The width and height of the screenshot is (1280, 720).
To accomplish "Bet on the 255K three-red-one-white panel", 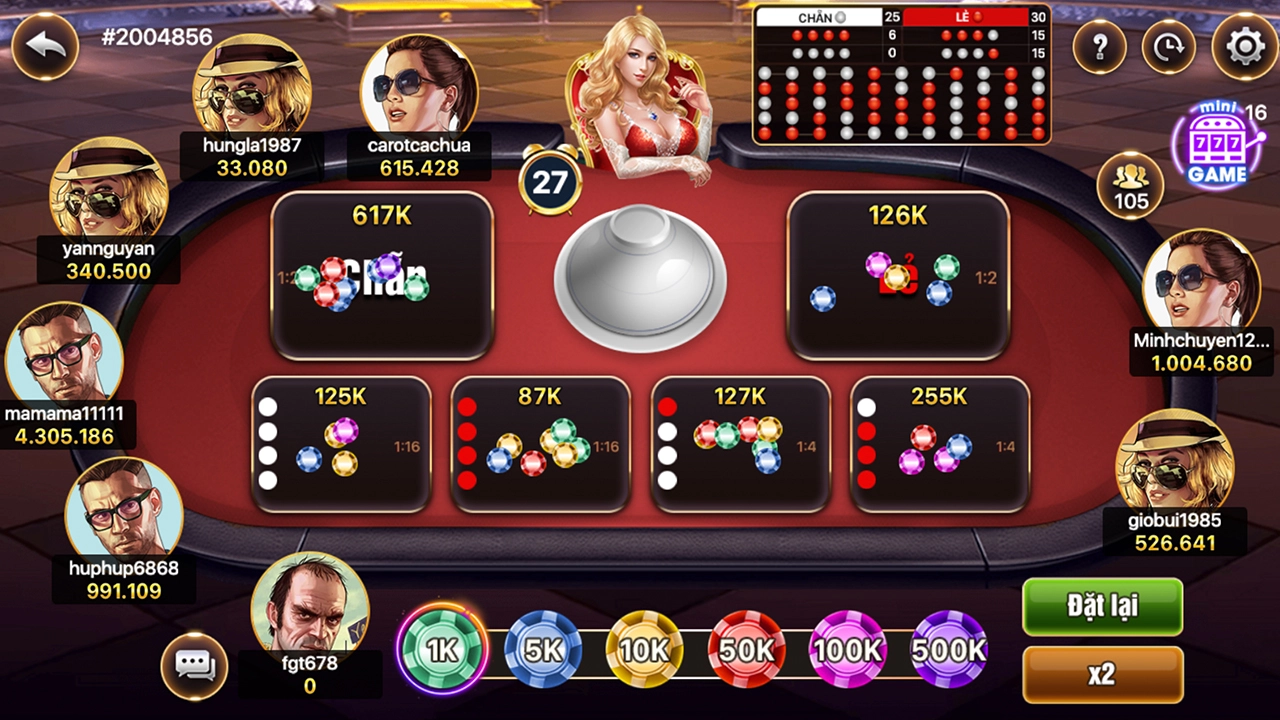I will point(939,444).
